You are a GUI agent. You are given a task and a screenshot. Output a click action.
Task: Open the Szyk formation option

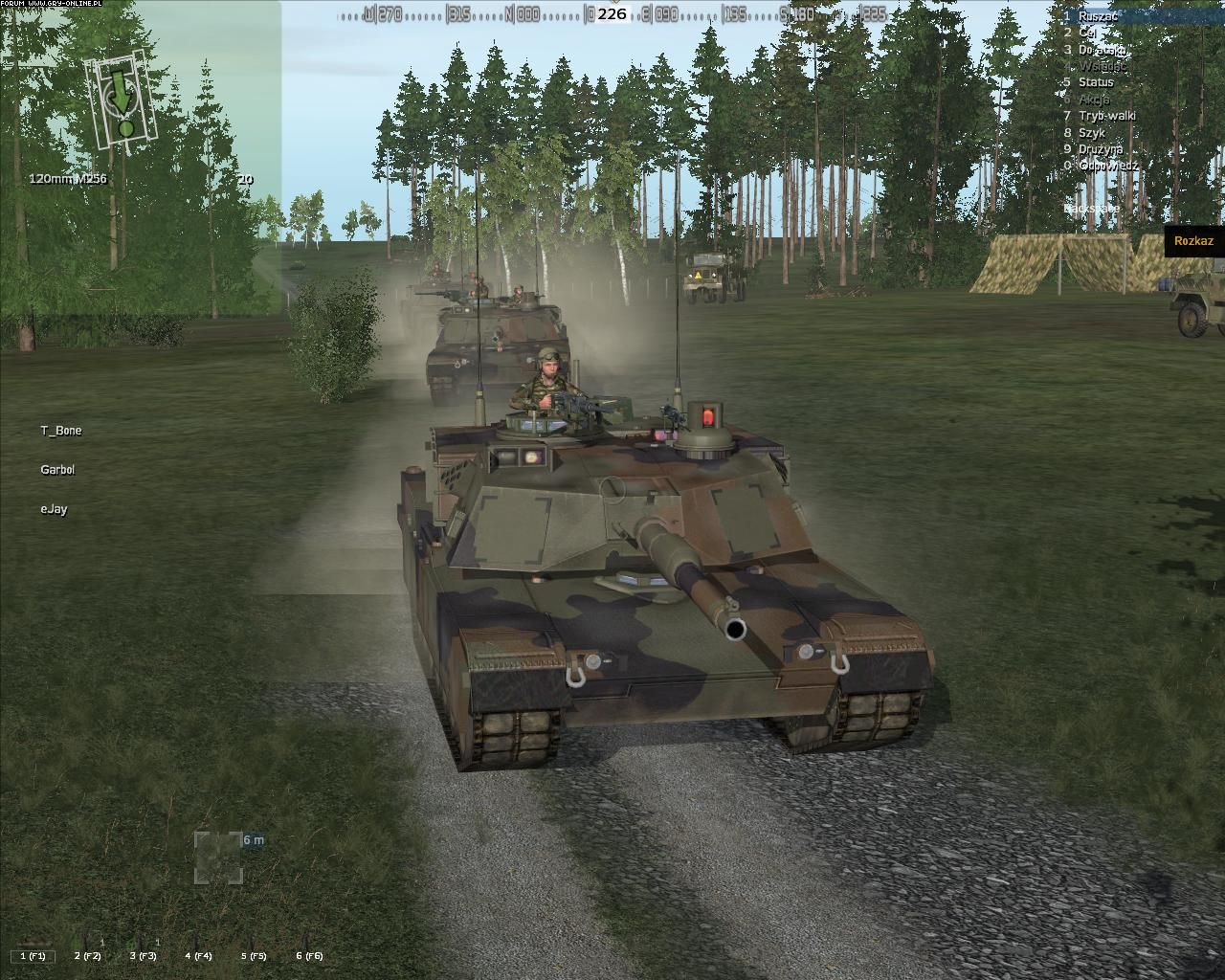1091,133
